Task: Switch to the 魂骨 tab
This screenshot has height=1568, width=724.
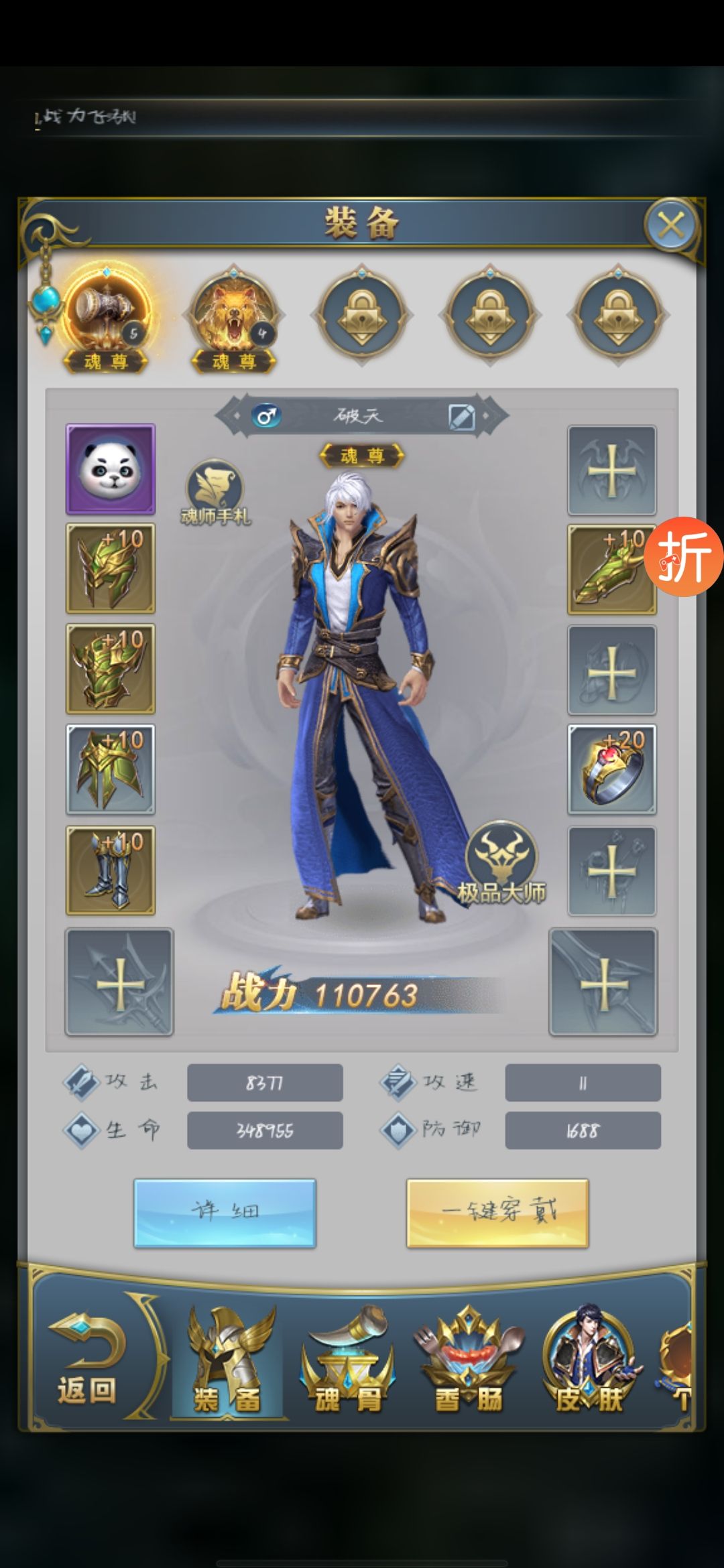Action: [x=347, y=1360]
